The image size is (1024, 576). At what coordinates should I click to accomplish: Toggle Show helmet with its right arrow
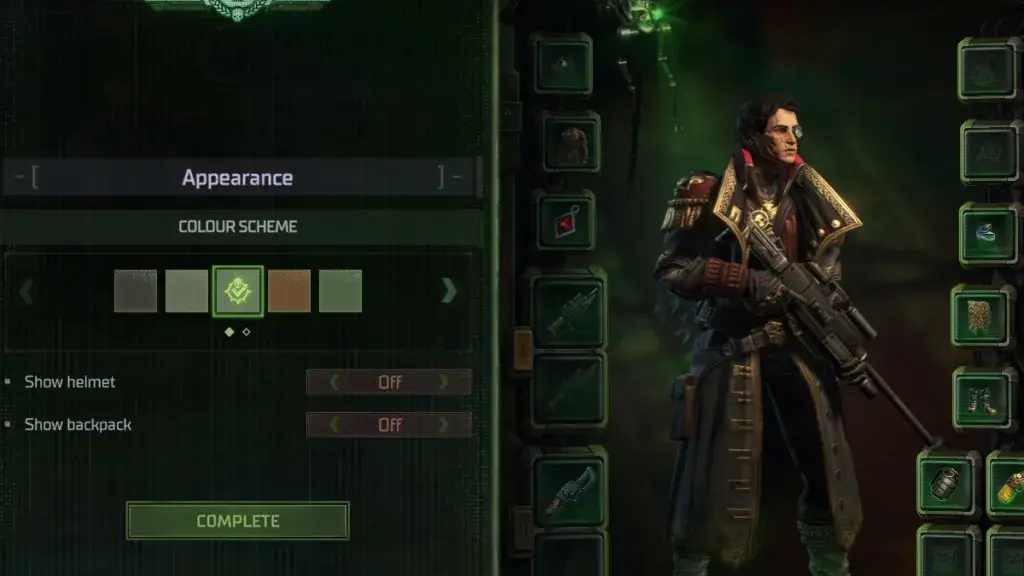tap(445, 382)
